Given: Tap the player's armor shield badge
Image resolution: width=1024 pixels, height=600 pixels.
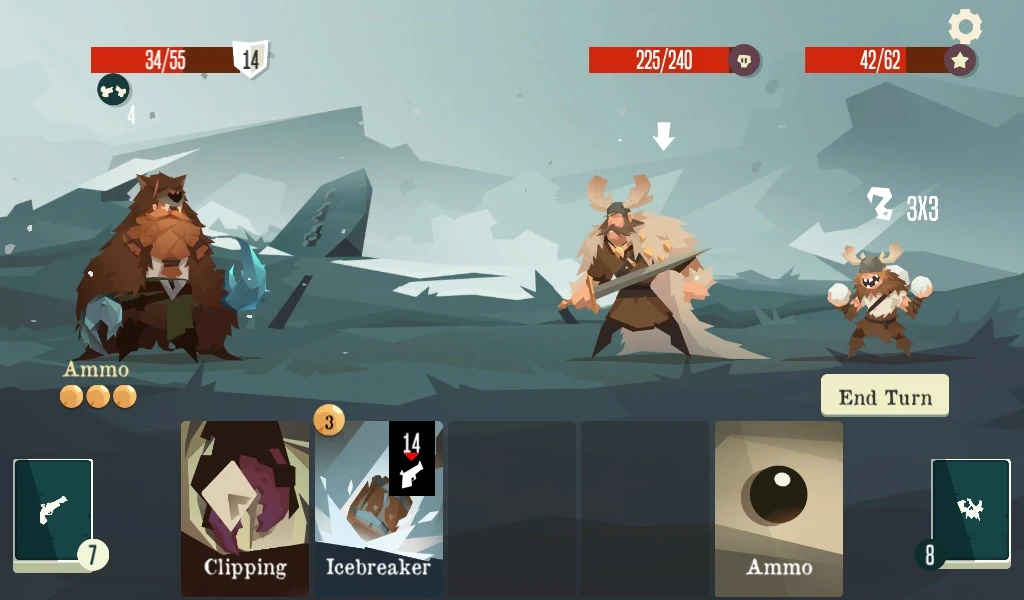Looking at the screenshot, I should [251, 59].
